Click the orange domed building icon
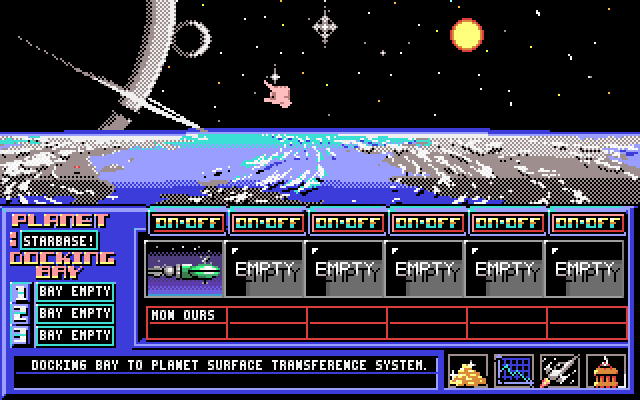This screenshot has width=640, height=400. (x=606, y=371)
